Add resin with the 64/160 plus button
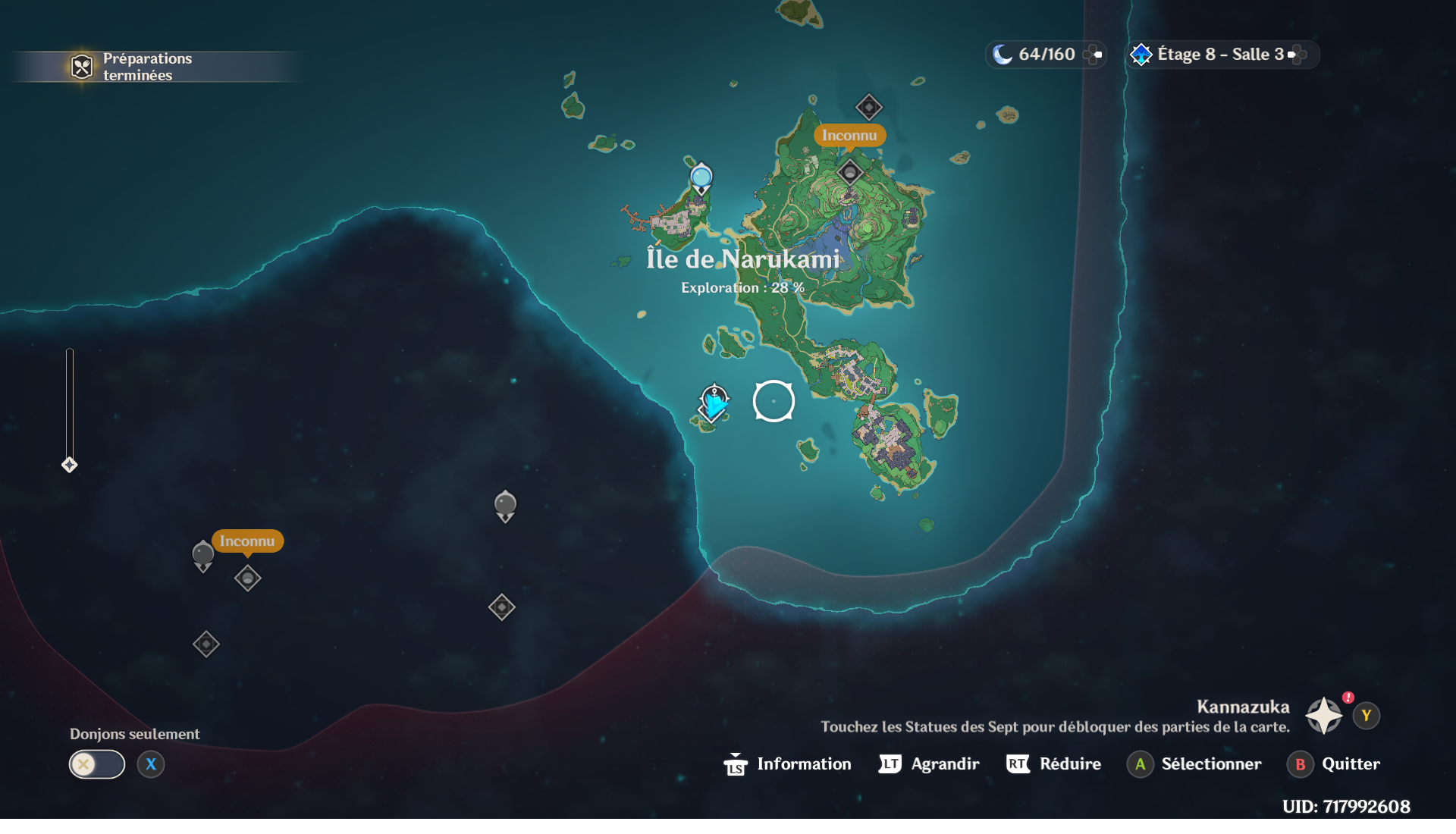Viewport: 1456px width, 834px height. click(1093, 55)
